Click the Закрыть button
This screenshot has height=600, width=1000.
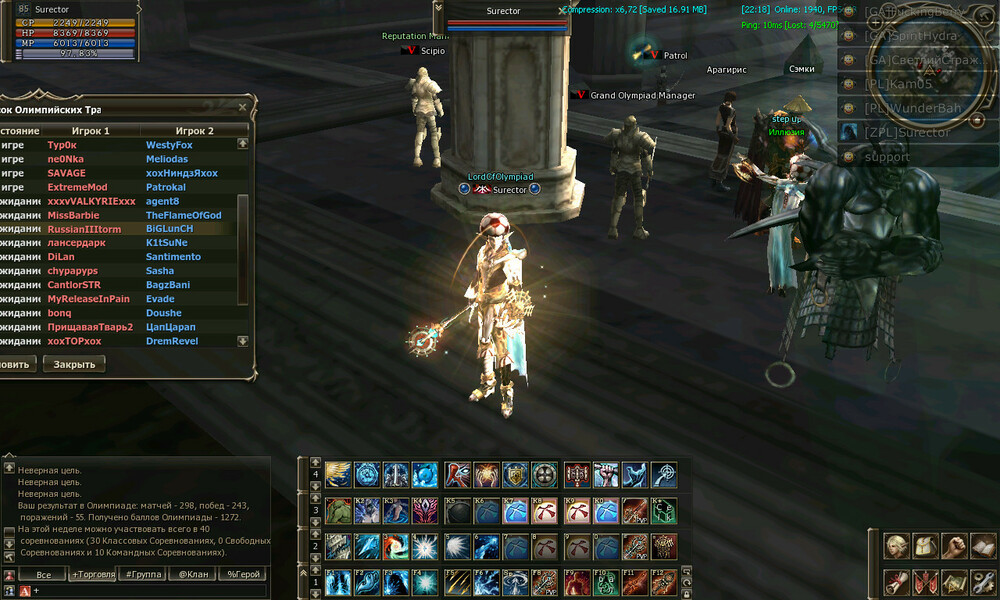(x=74, y=364)
